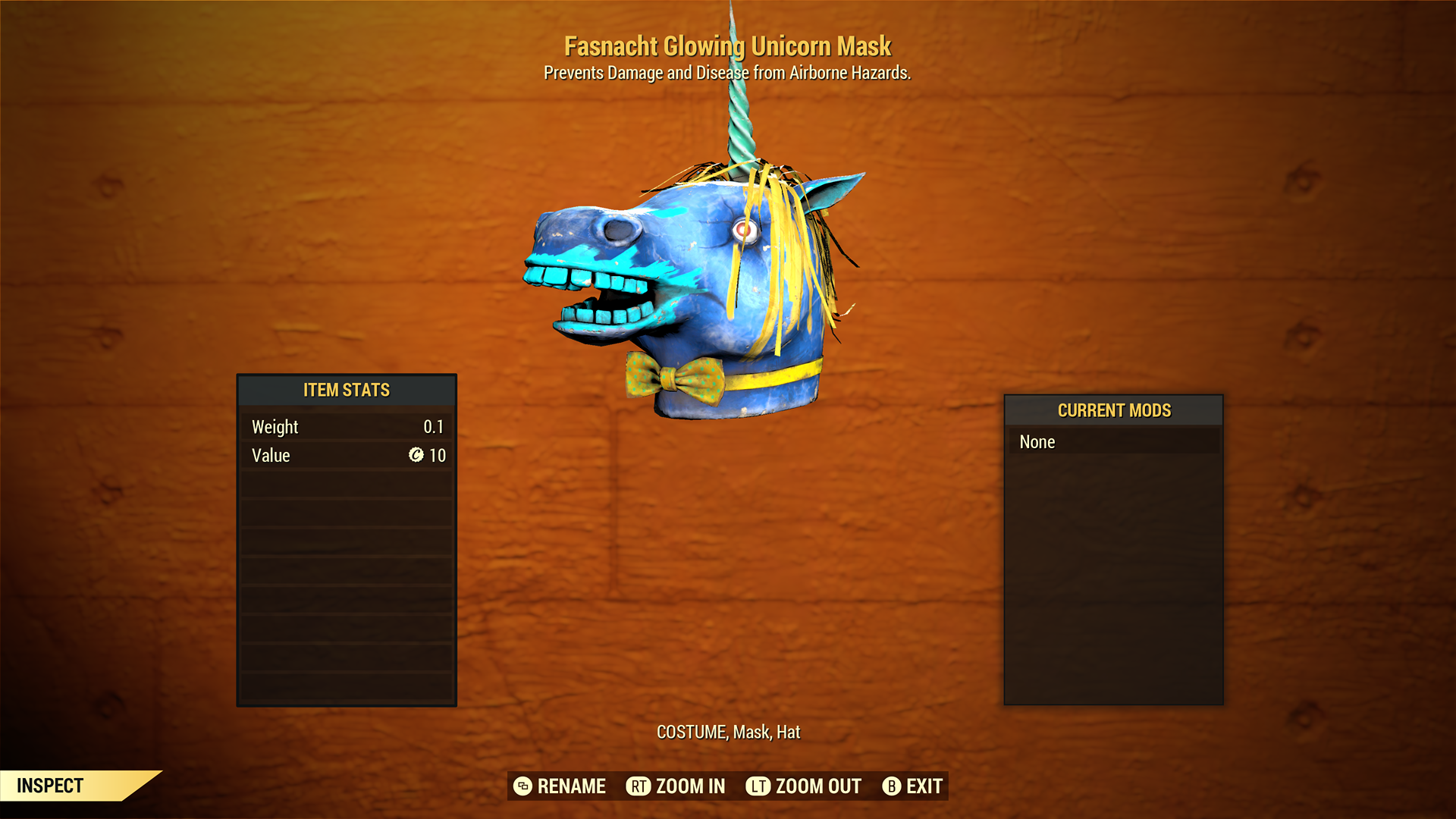Select the Value stat row showing 10 caps
Viewport: 1456px width, 819px height.
[346, 455]
